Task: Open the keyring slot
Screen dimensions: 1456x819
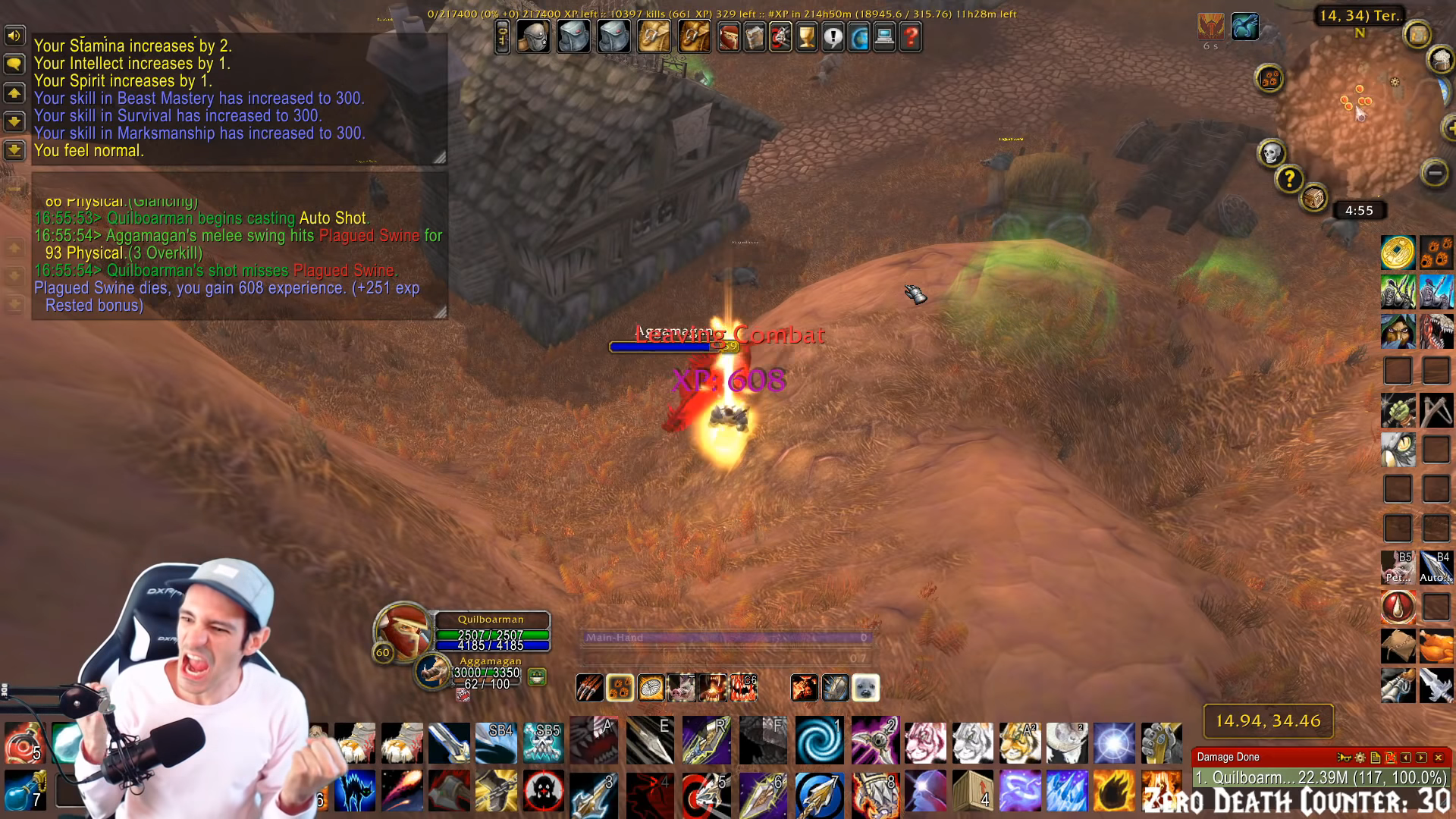Action: [x=502, y=36]
